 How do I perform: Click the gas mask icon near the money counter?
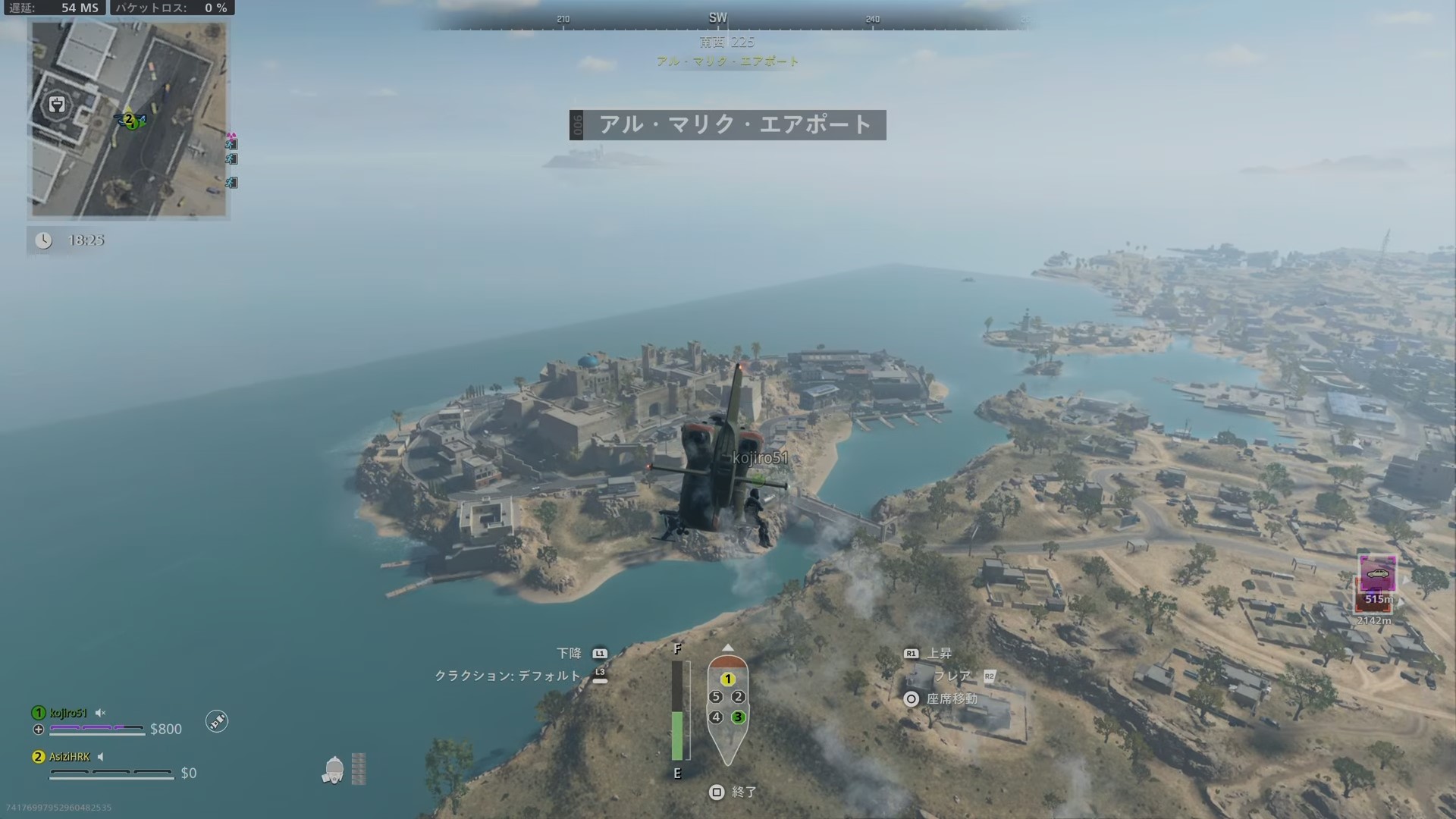335,770
